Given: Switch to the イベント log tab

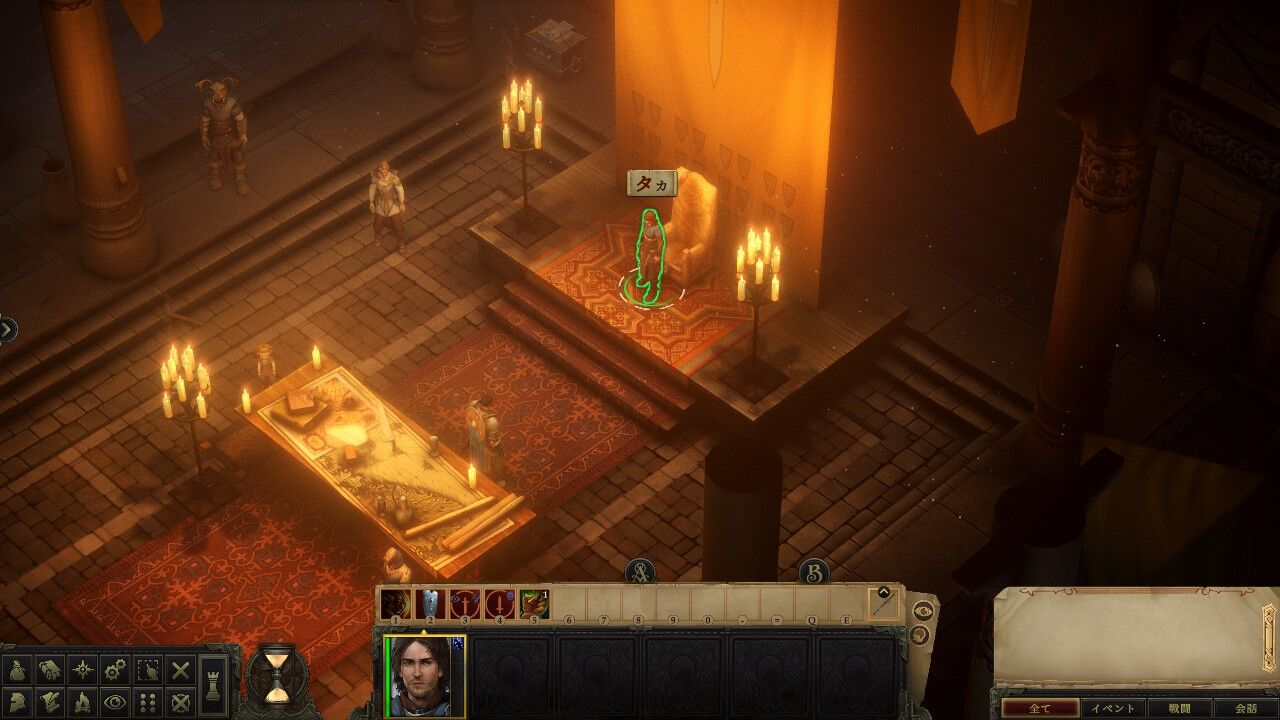Looking at the screenshot, I should (1112, 708).
